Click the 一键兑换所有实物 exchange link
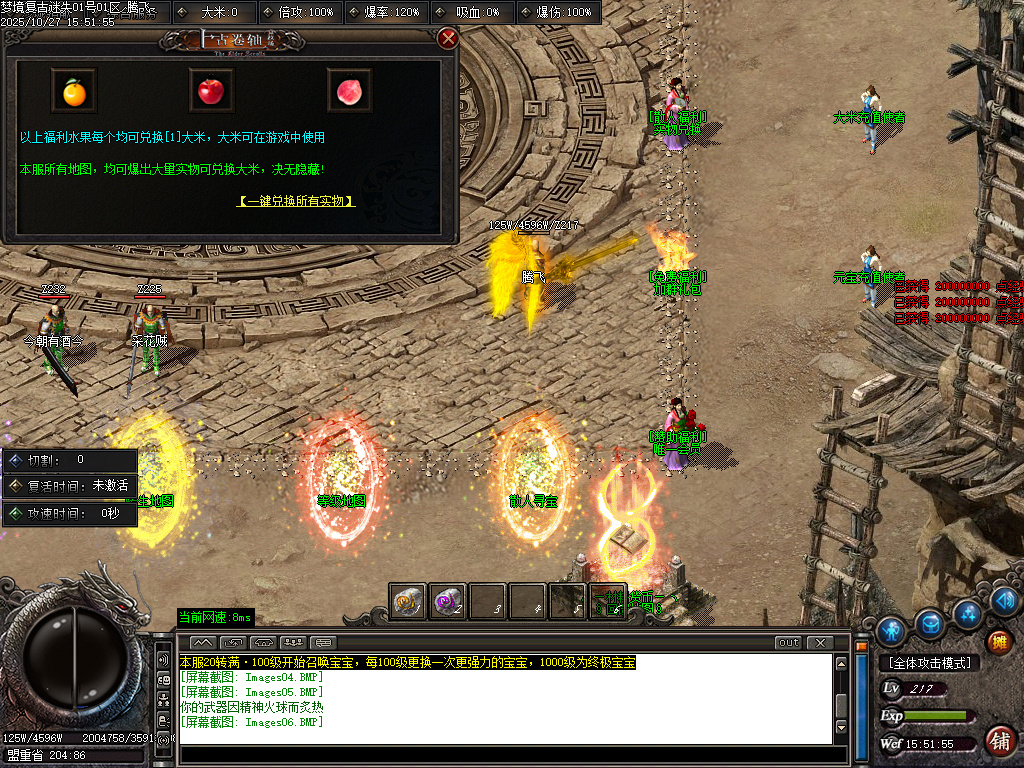Viewport: 1024px width, 768px height. (296, 201)
